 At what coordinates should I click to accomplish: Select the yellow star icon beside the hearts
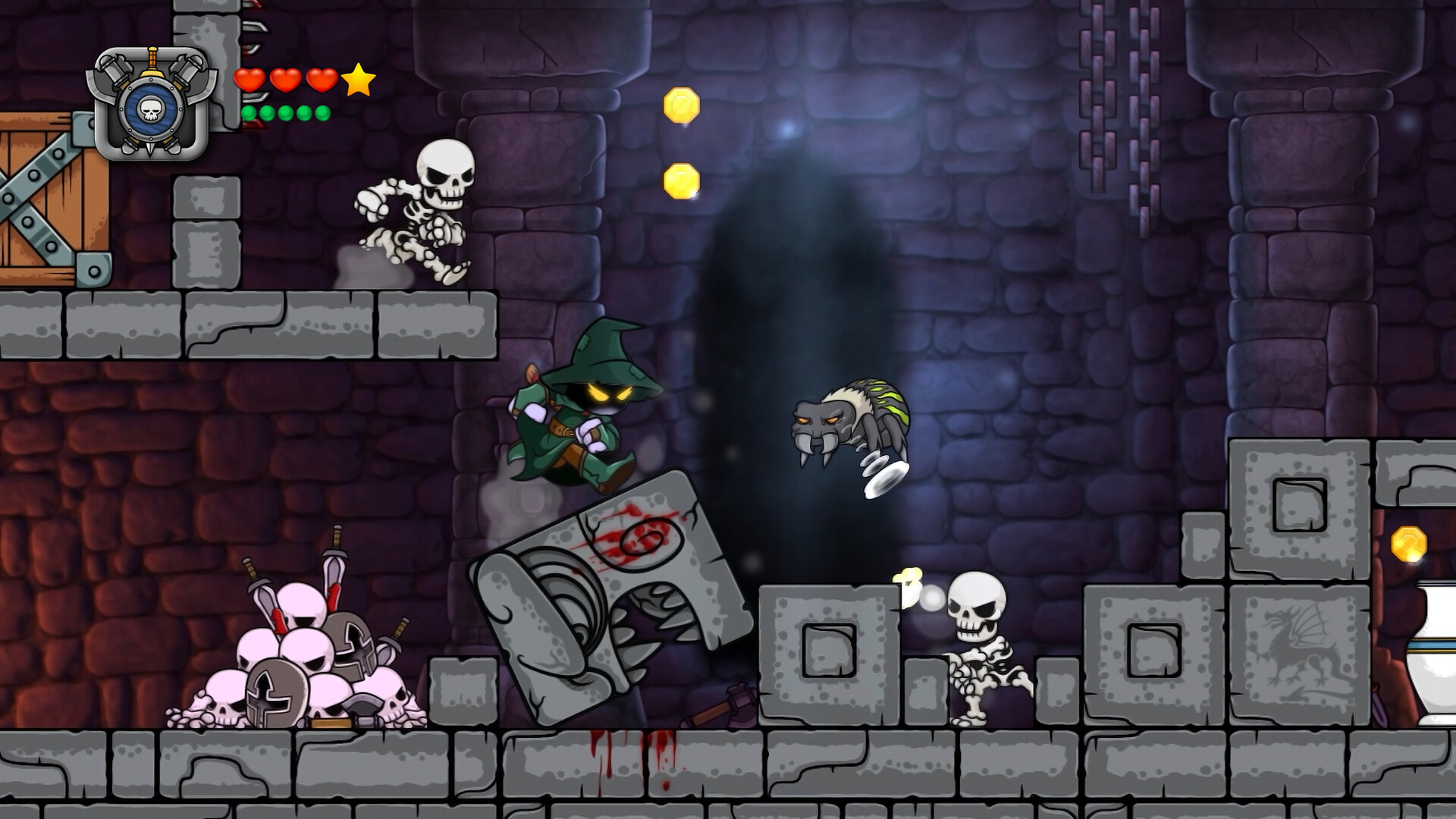pyautogui.click(x=360, y=81)
